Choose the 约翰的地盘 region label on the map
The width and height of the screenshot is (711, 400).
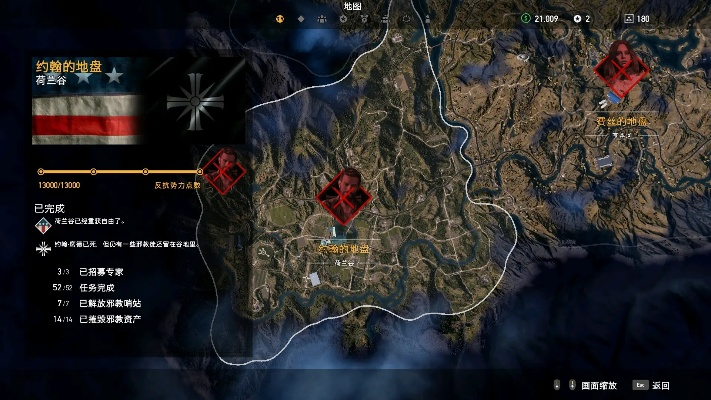point(343,248)
